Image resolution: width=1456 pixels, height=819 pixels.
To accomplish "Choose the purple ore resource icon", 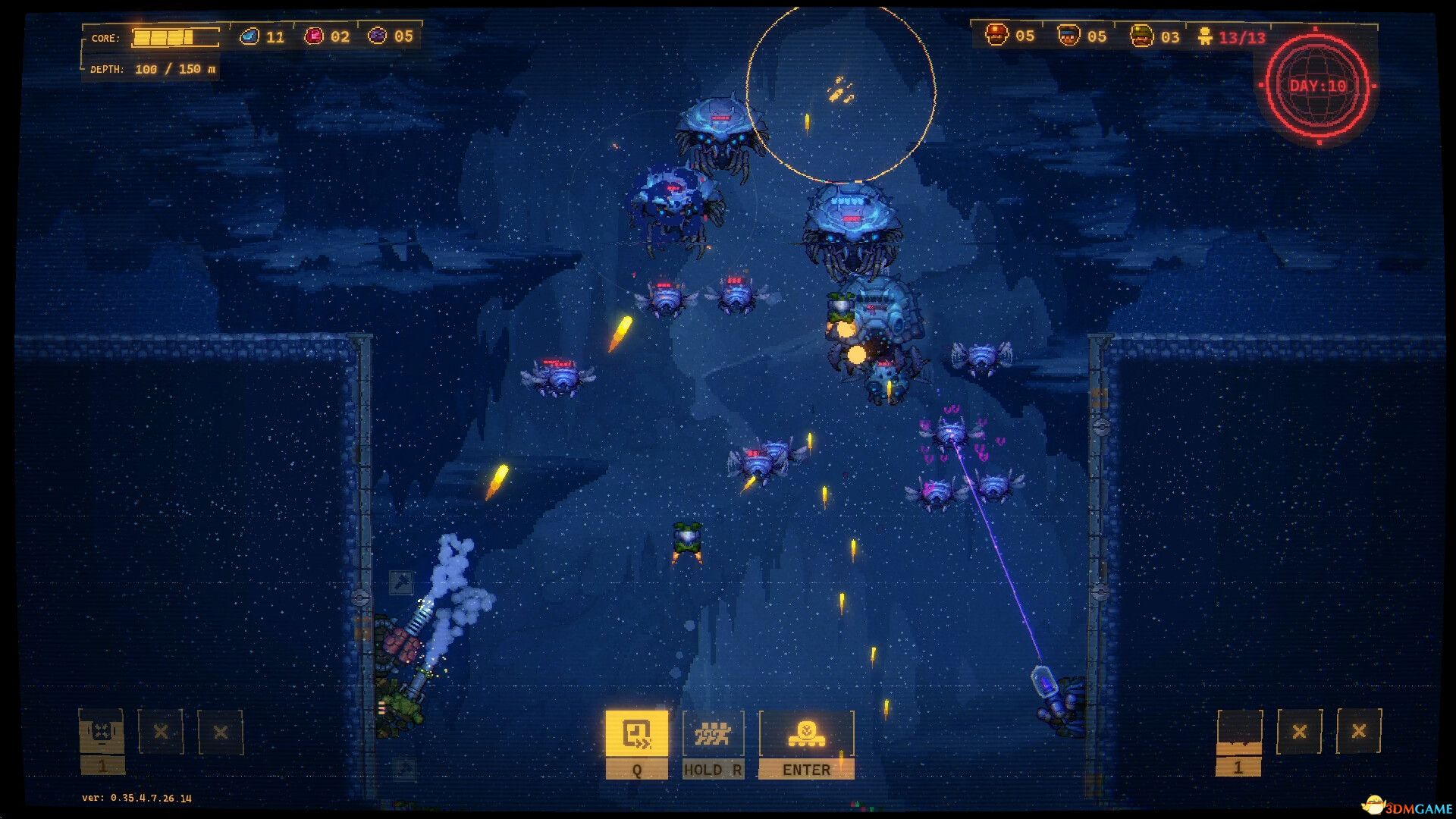I will pos(377,36).
